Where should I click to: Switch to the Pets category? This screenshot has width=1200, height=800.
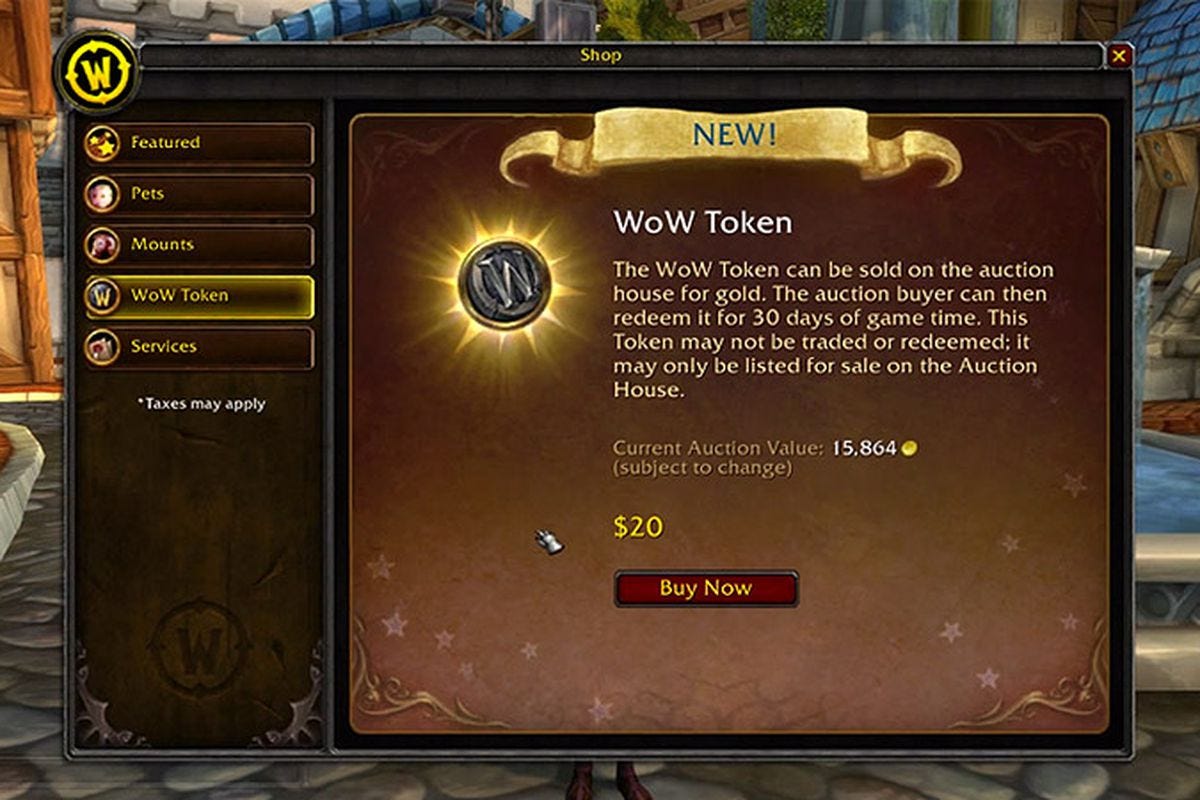click(199, 195)
